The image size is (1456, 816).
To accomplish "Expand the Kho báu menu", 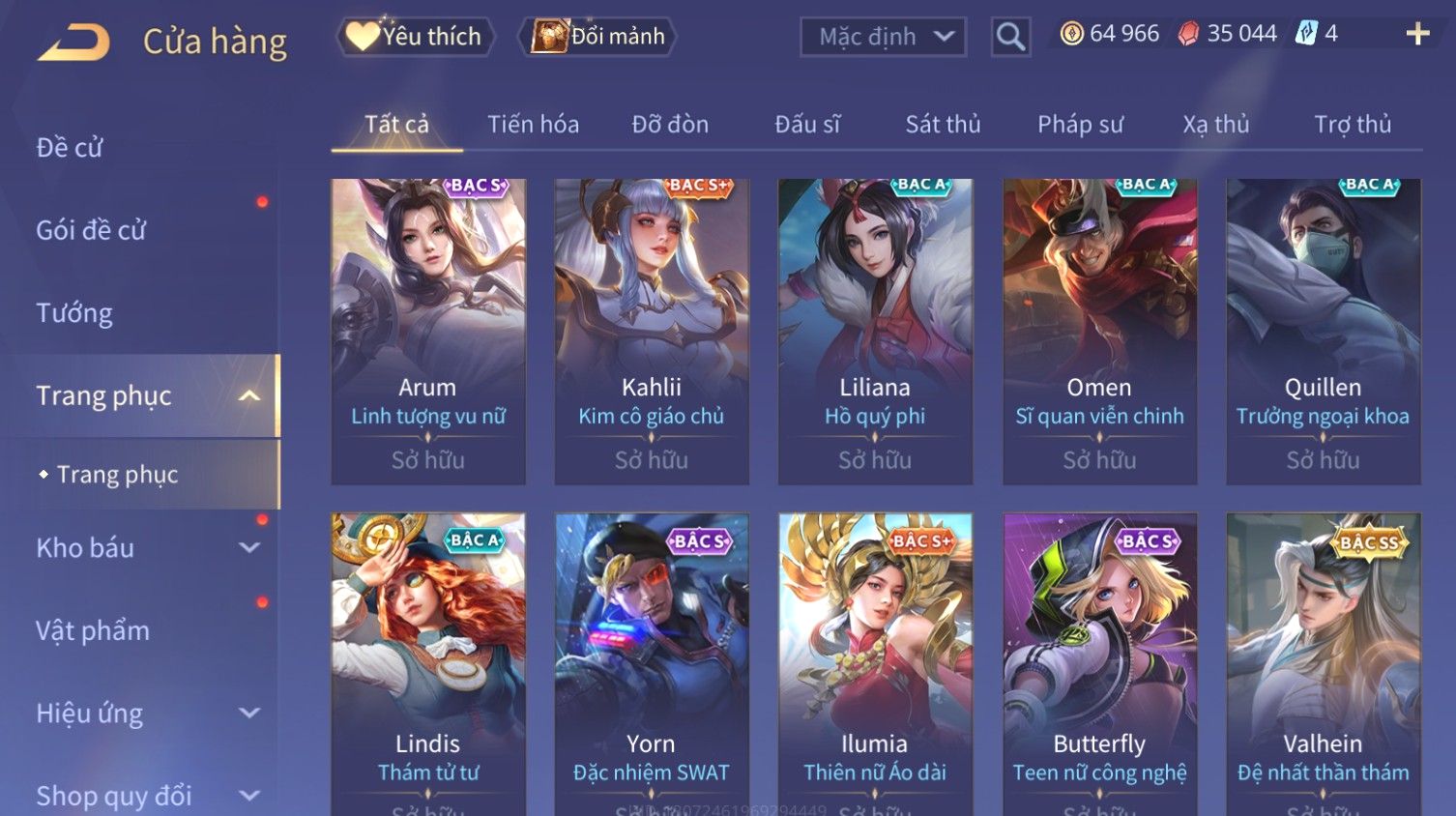I will pos(145,548).
